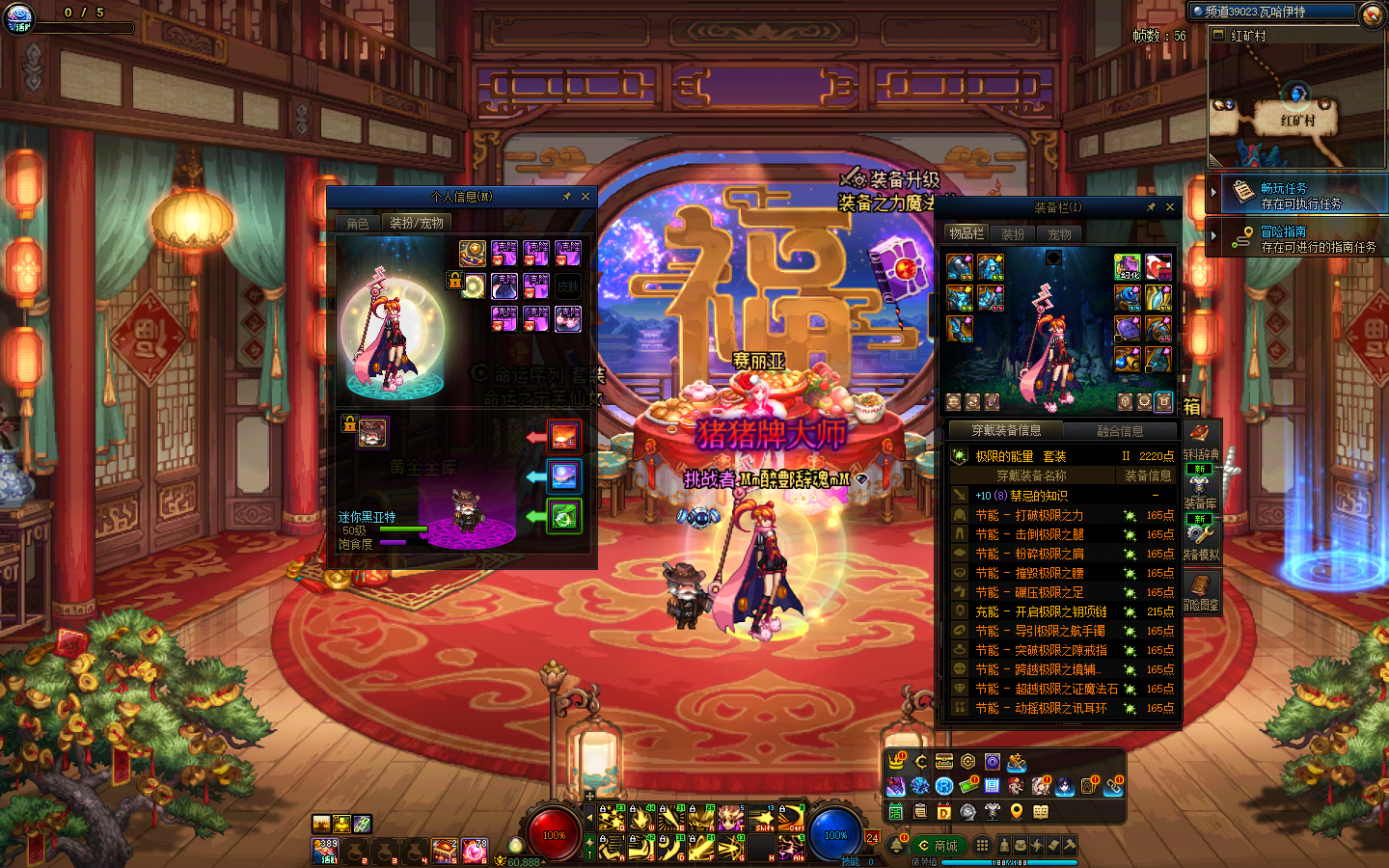The width and height of the screenshot is (1389, 868).
Task: Open the 装备库 equipment library
Action: [x=1200, y=489]
